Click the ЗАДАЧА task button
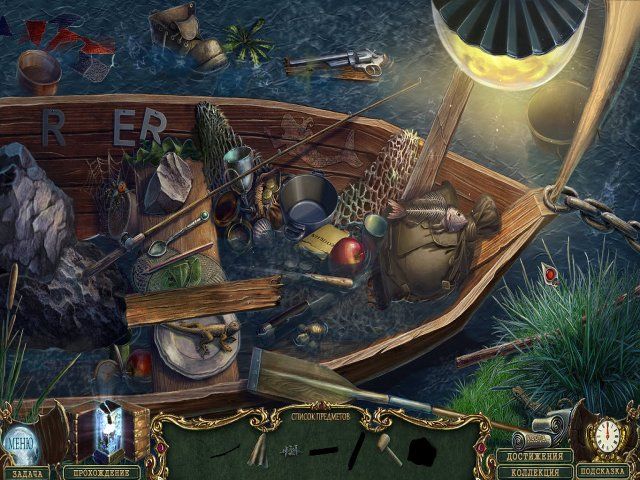640x480 pixels. [24, 470]
